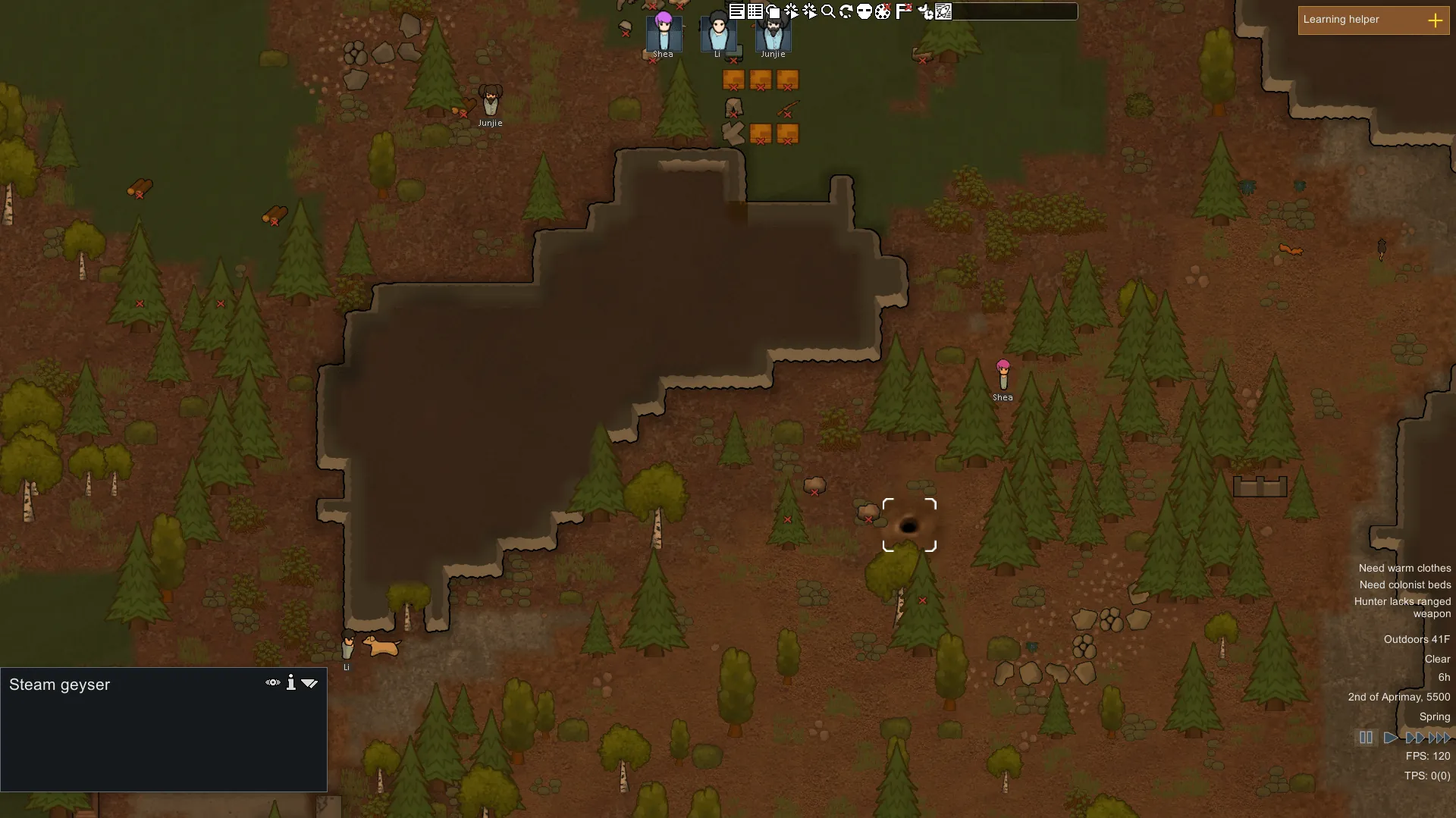Image resolution: width=1456 pixels, height=818 pixels.
Task: Set game speed to fast (double arrow)
Action: (x=1414, y=738)
